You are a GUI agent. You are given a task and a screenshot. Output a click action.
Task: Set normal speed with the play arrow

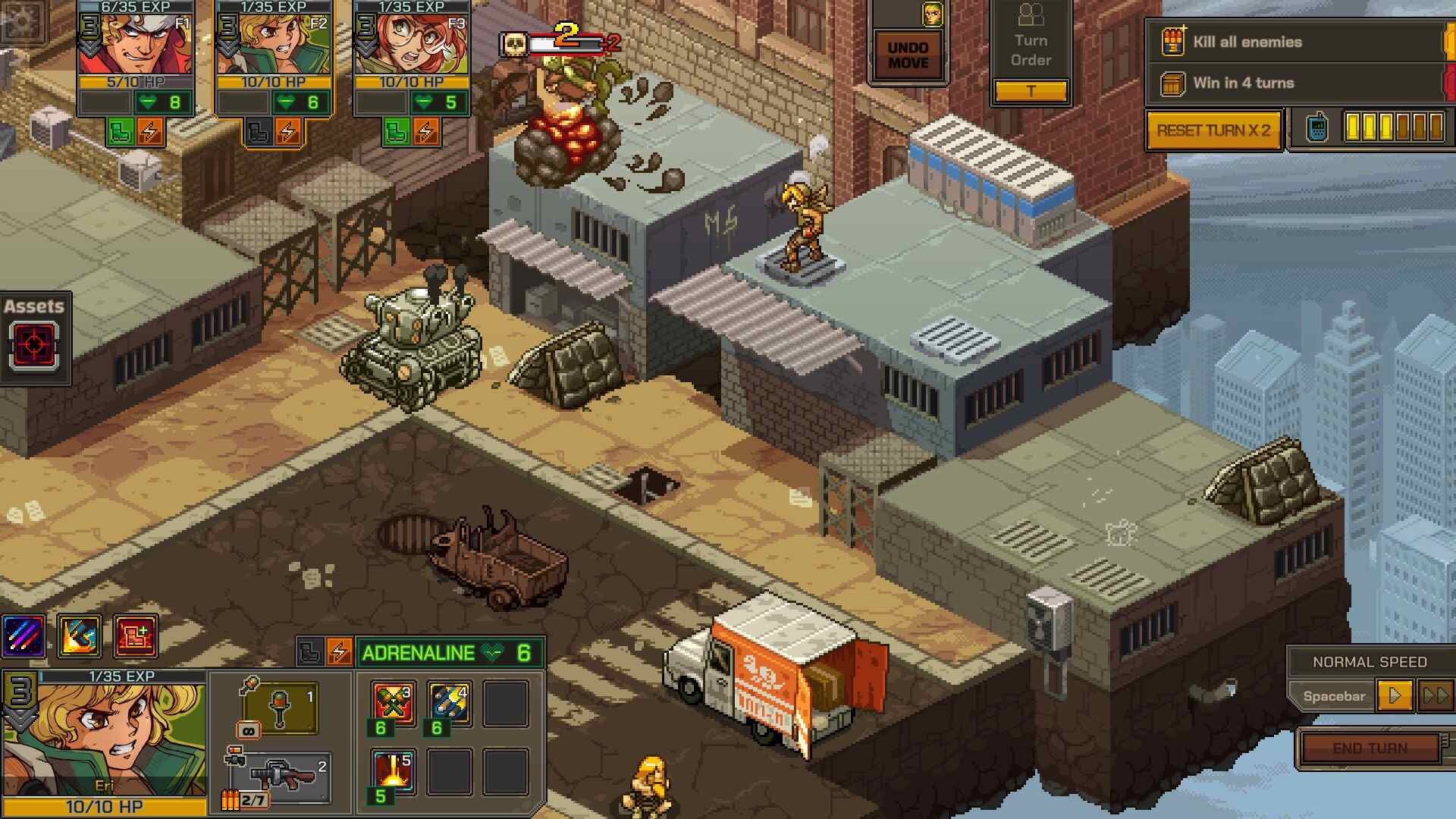coord(1394,695)
